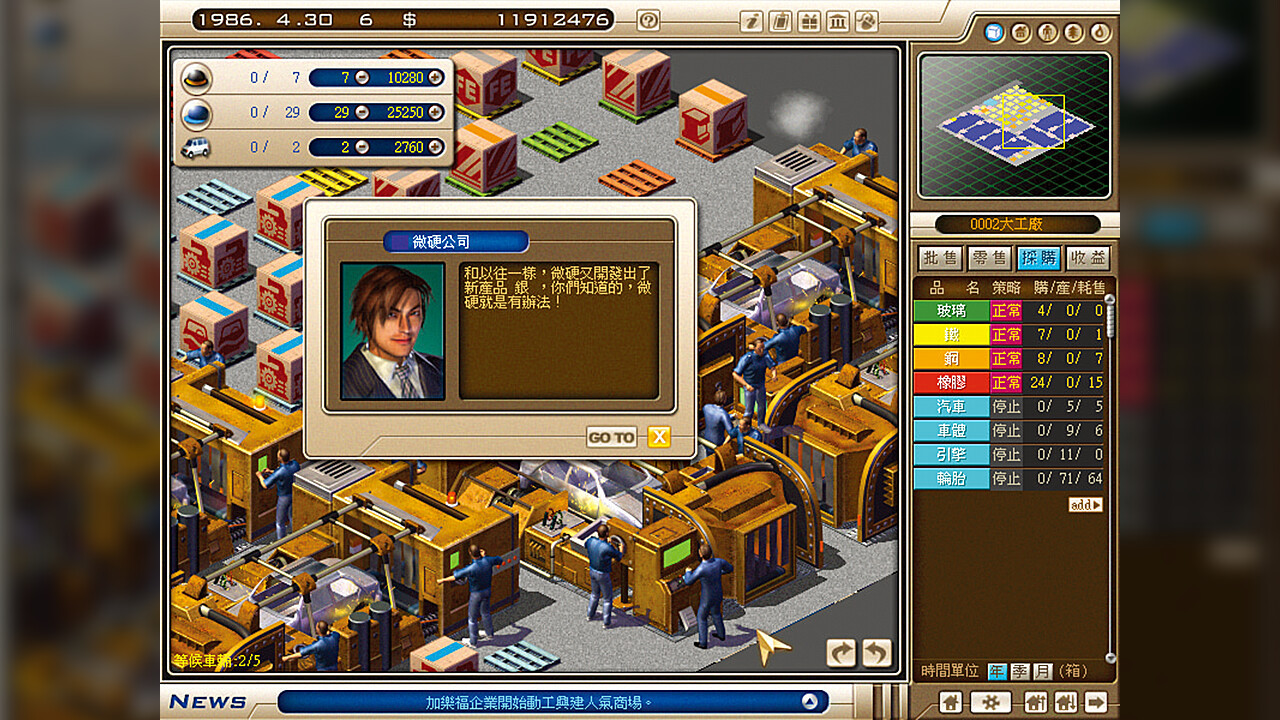Click the right-arrow next building icon bottom-right
Viewport: 1280px width, 720px height.
pyautogui.click(x=1096, y=703)
